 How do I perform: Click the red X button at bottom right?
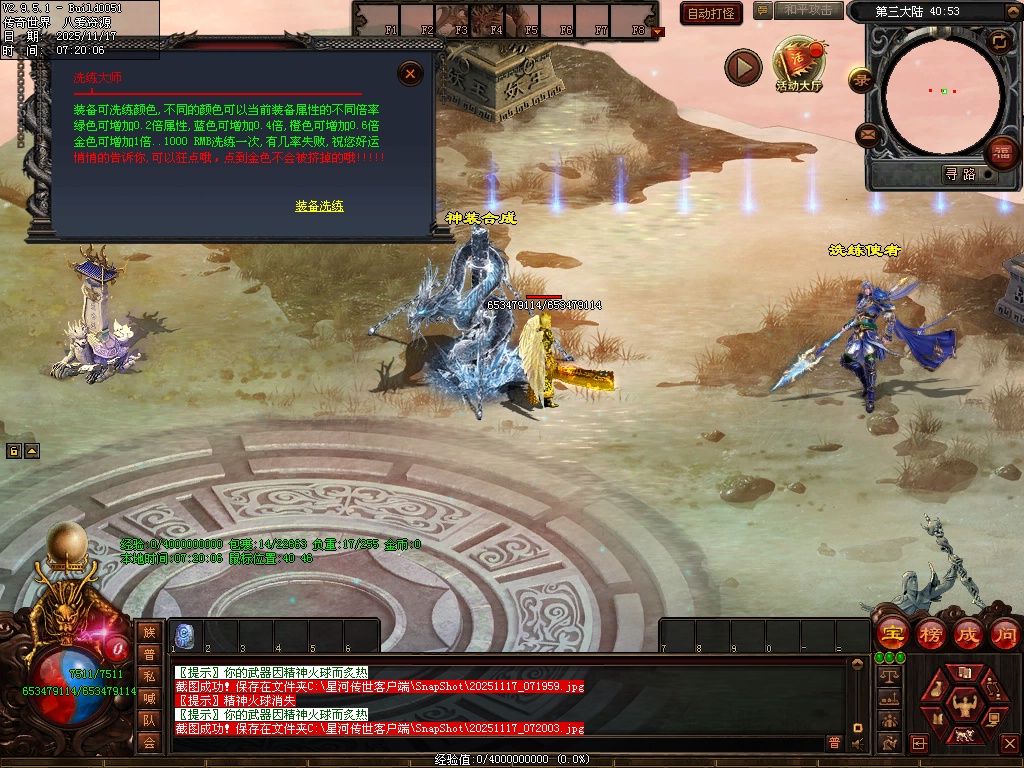tap(1009, 744)
